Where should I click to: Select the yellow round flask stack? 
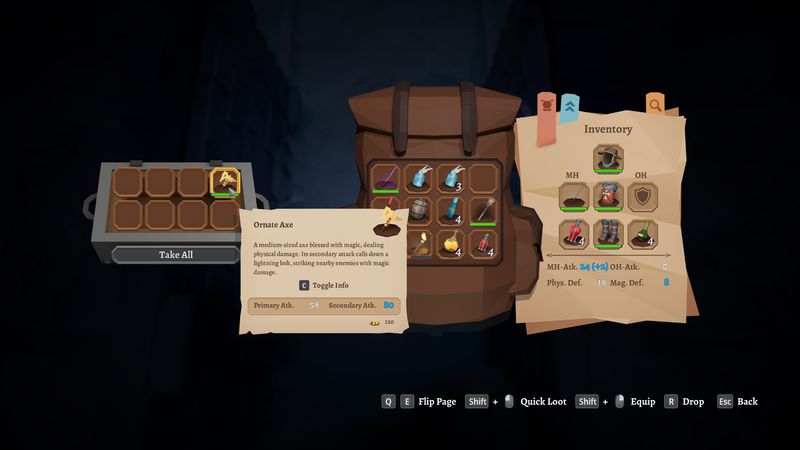pos(450,241)
